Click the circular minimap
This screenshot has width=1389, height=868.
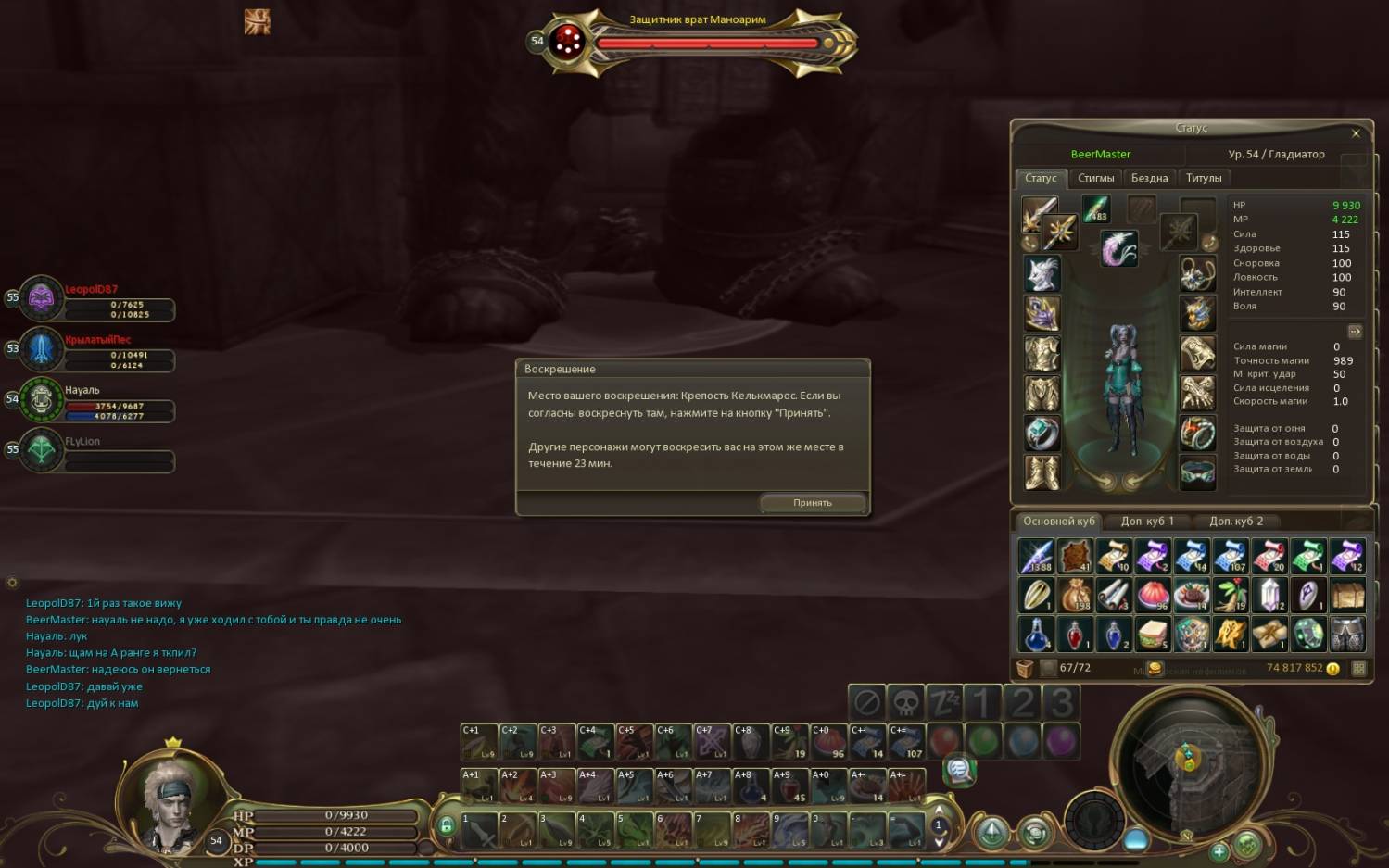point(1187,761)
